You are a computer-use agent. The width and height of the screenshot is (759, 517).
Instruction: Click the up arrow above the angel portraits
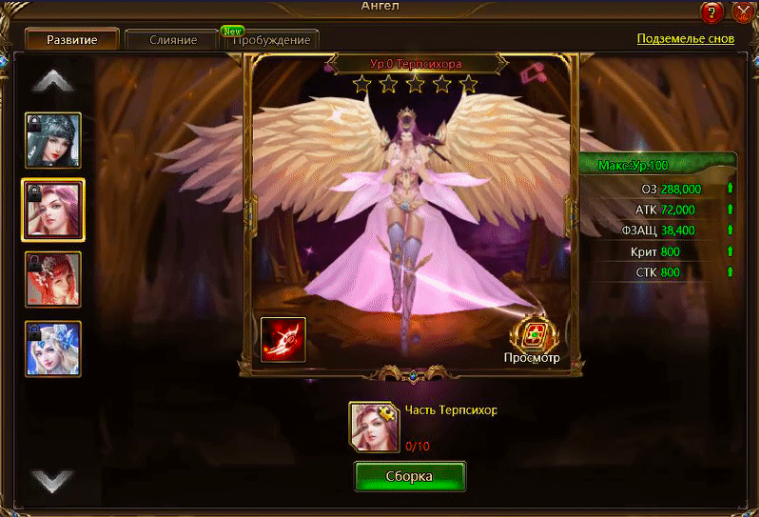coord(53,79)
